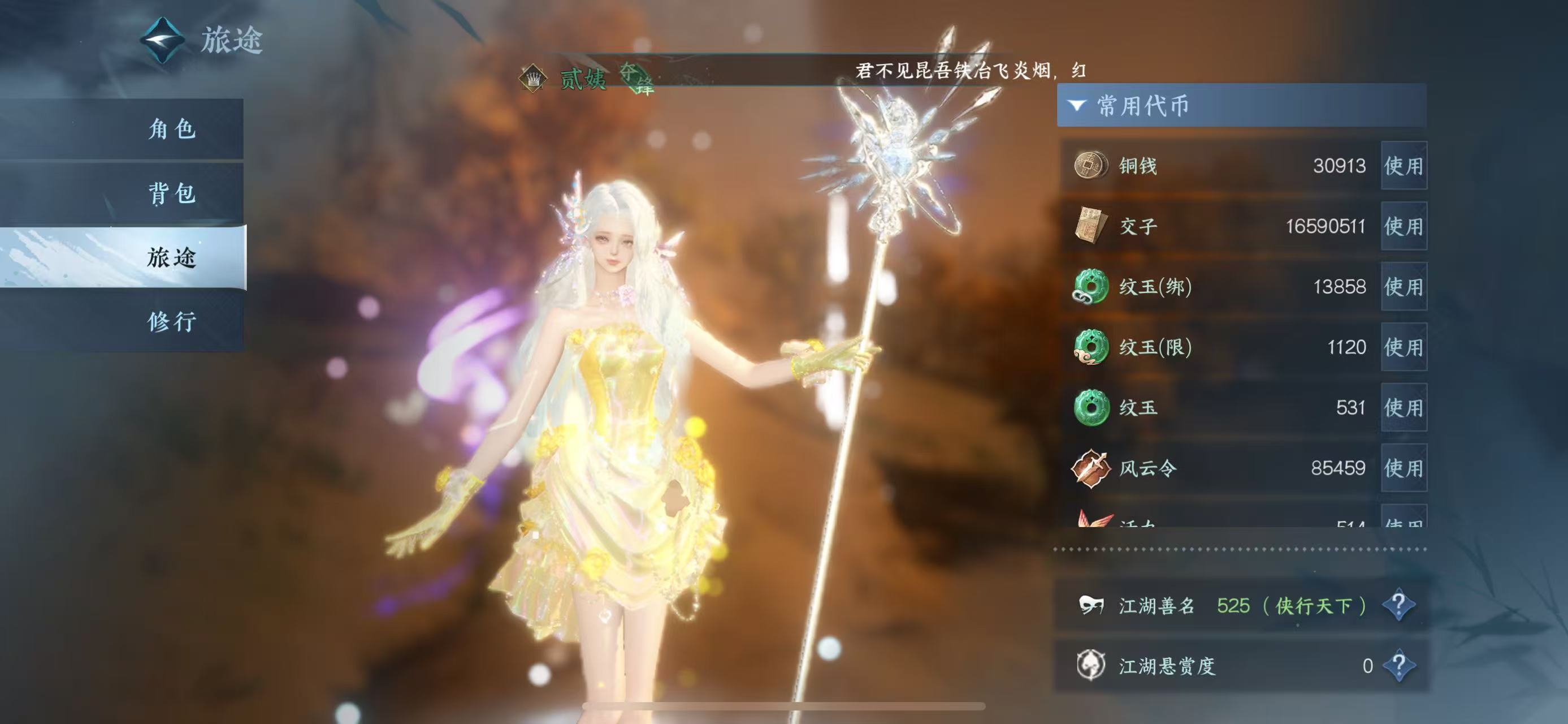Select the 旅途 journey tab
This screenshot has width=1568, height=724.
(172, 257)
